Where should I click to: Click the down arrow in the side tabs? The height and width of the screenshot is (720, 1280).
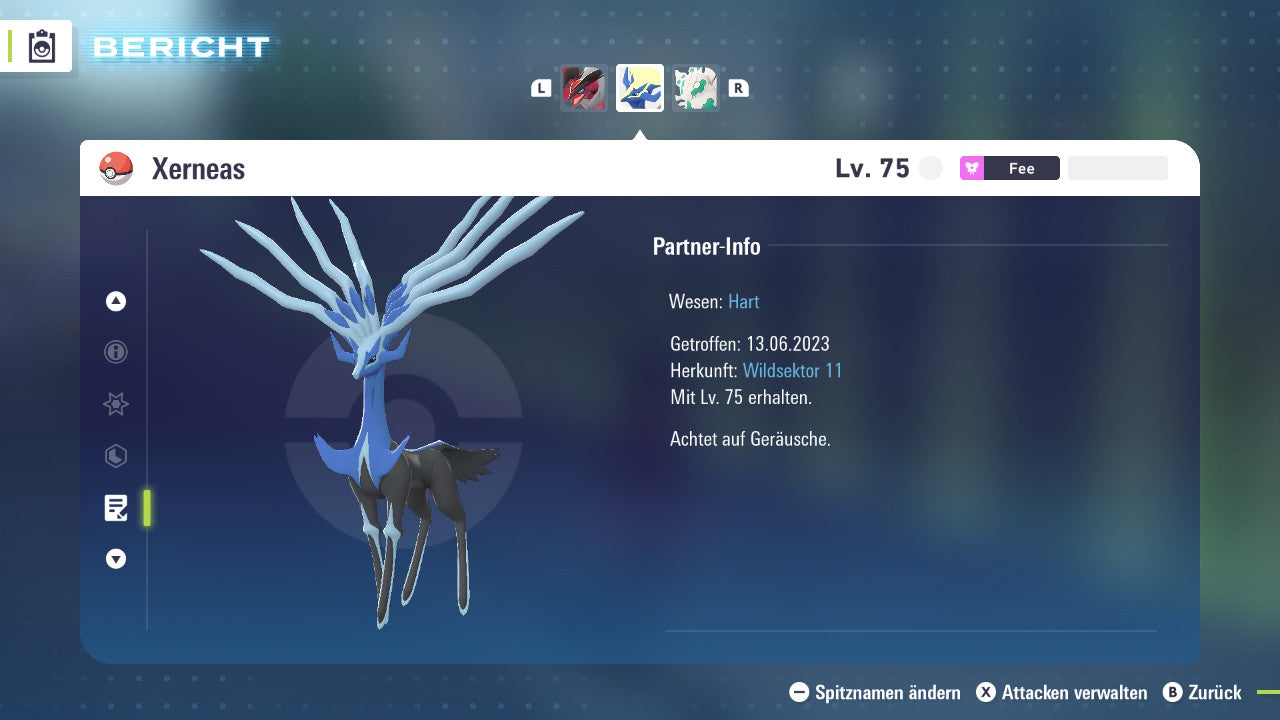click(116, 559)
